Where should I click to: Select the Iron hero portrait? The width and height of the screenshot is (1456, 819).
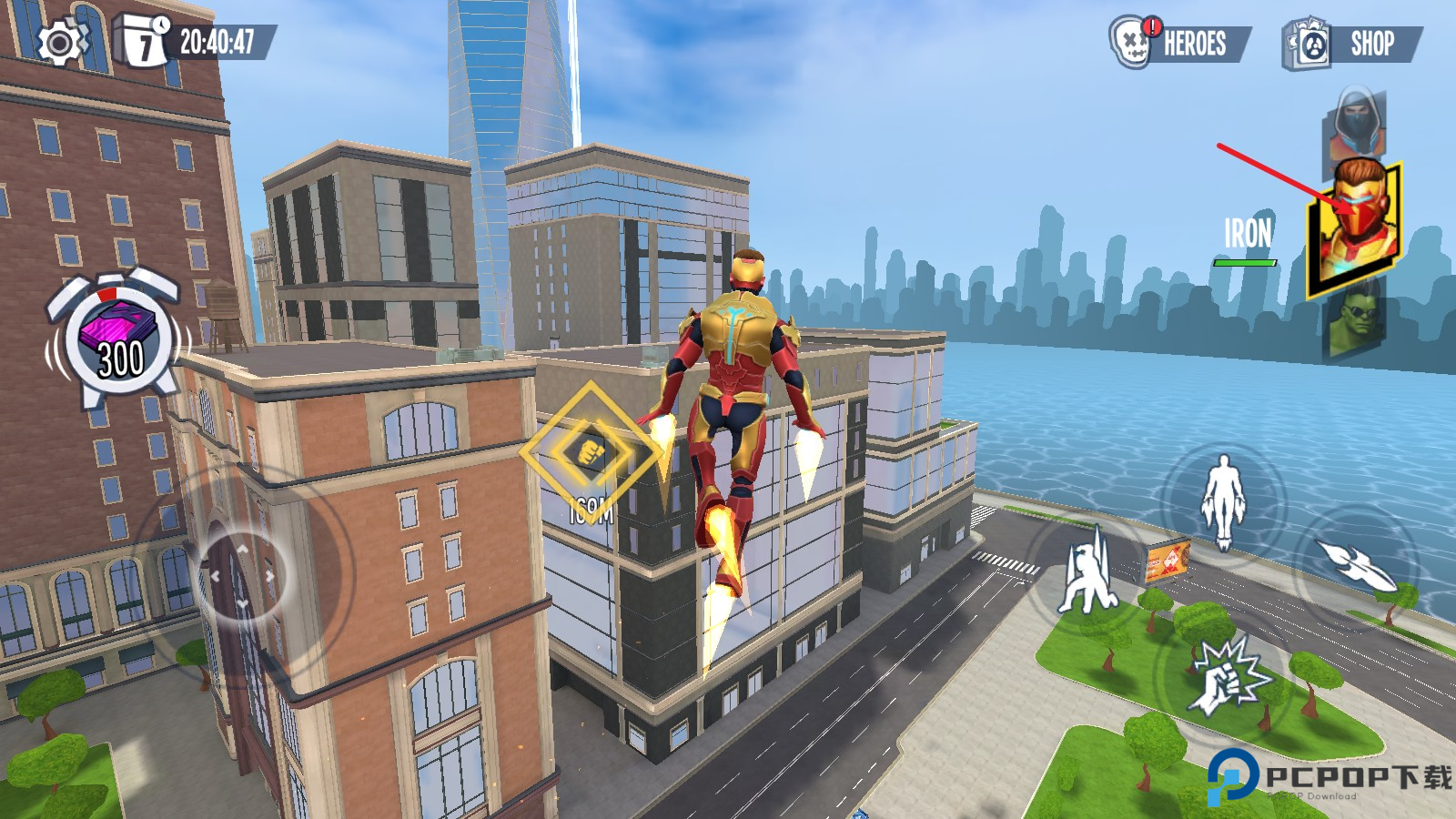(x=1355, y=226)
